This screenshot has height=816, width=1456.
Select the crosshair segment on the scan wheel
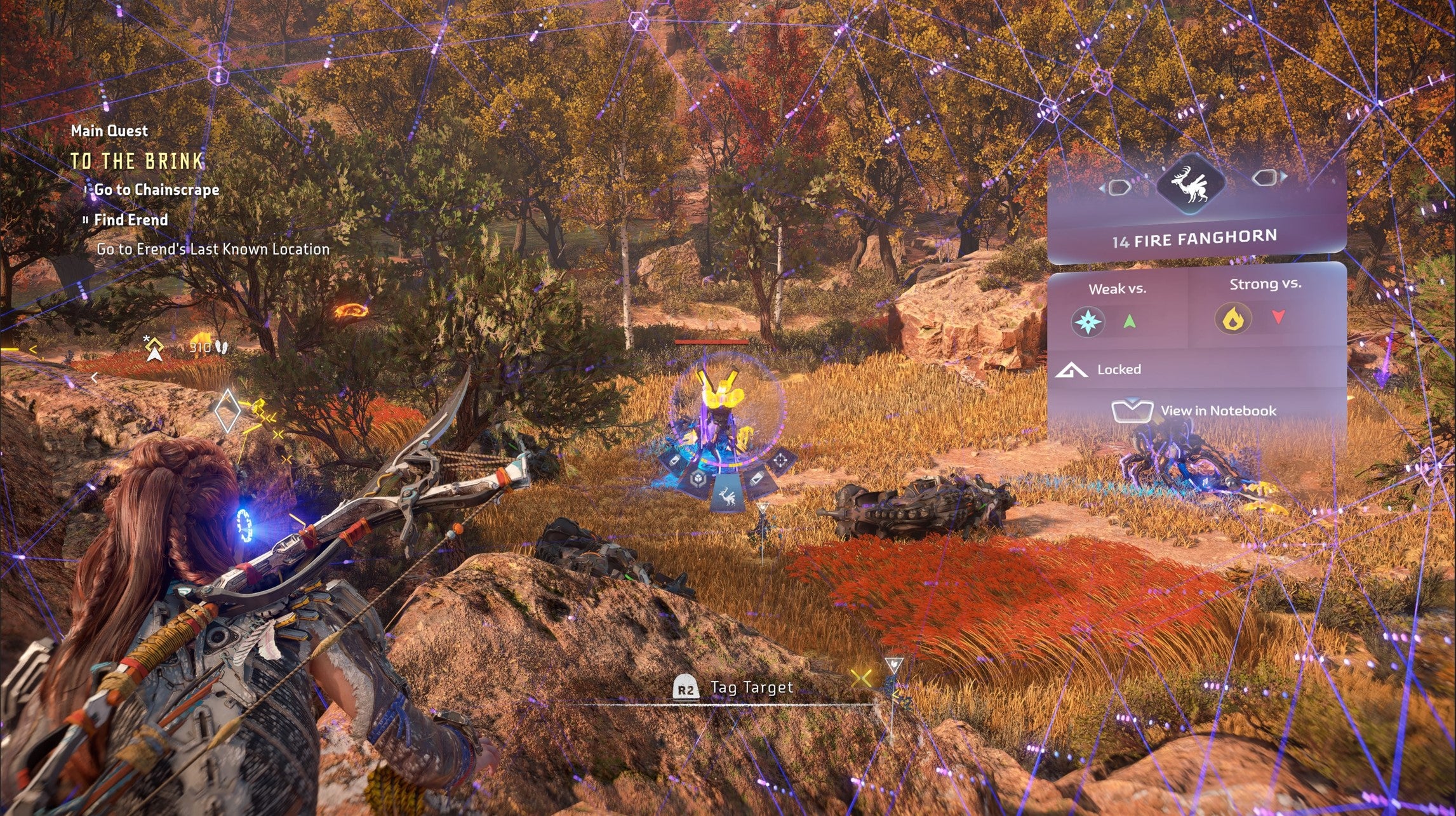[781, 459]
